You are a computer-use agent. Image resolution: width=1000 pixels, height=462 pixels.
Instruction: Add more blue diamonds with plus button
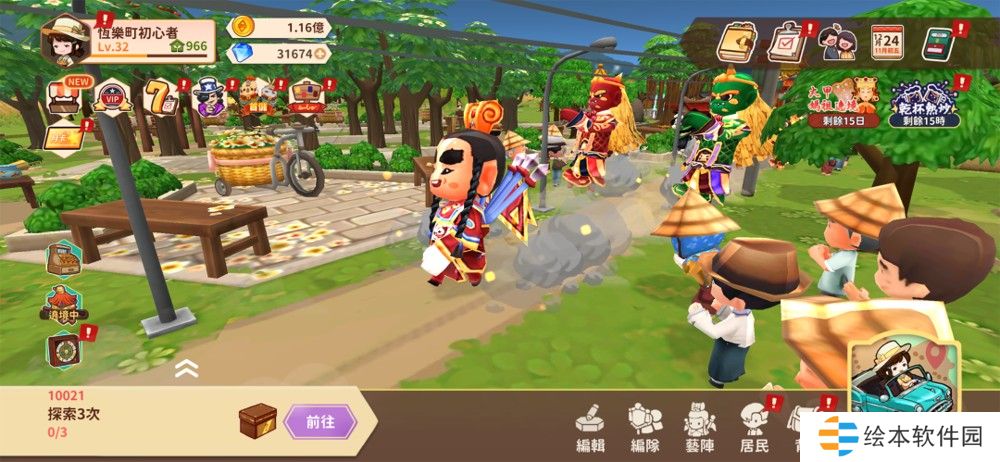(320, 54)
